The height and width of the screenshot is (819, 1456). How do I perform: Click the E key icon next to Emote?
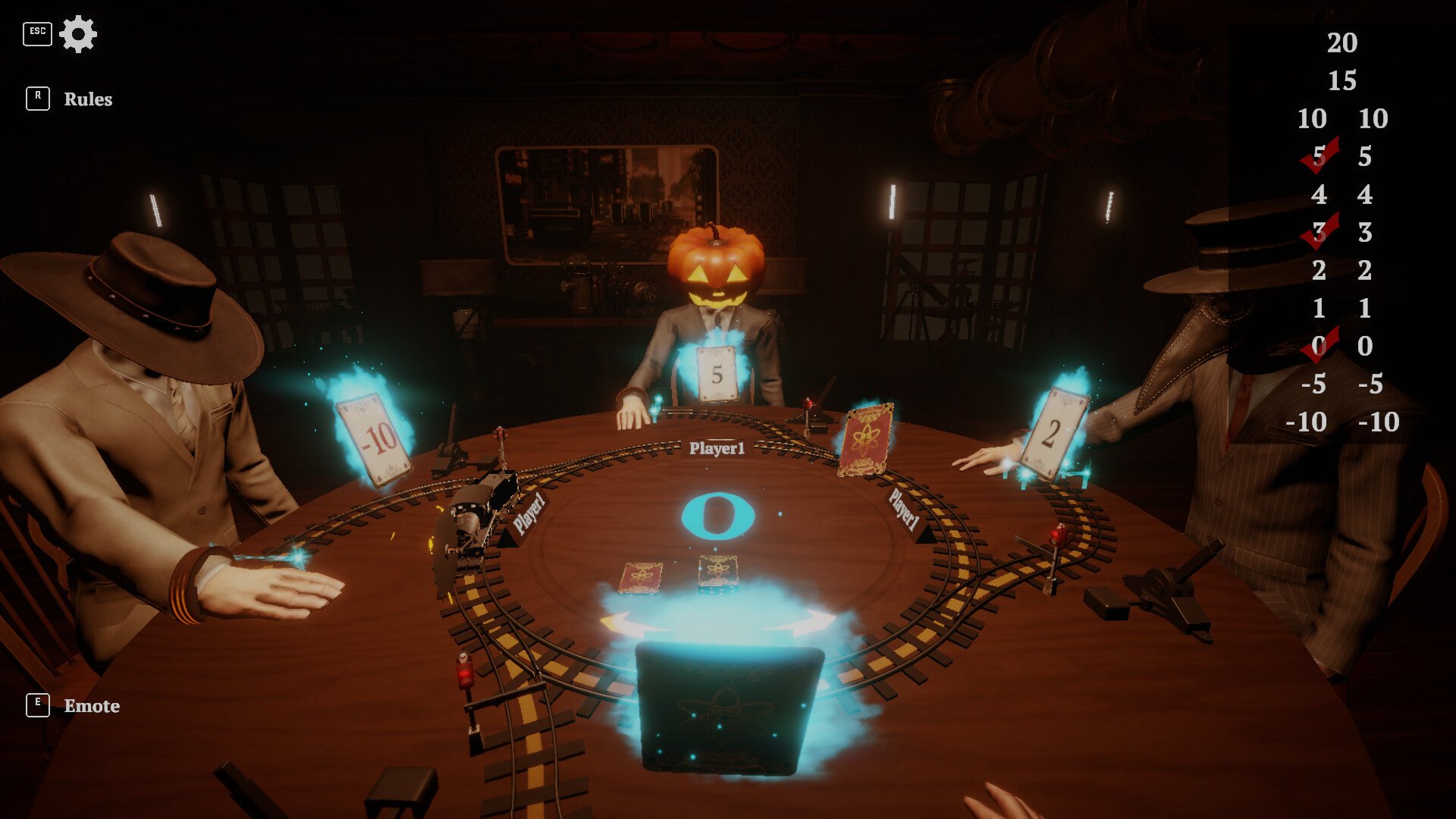point(37,704)
